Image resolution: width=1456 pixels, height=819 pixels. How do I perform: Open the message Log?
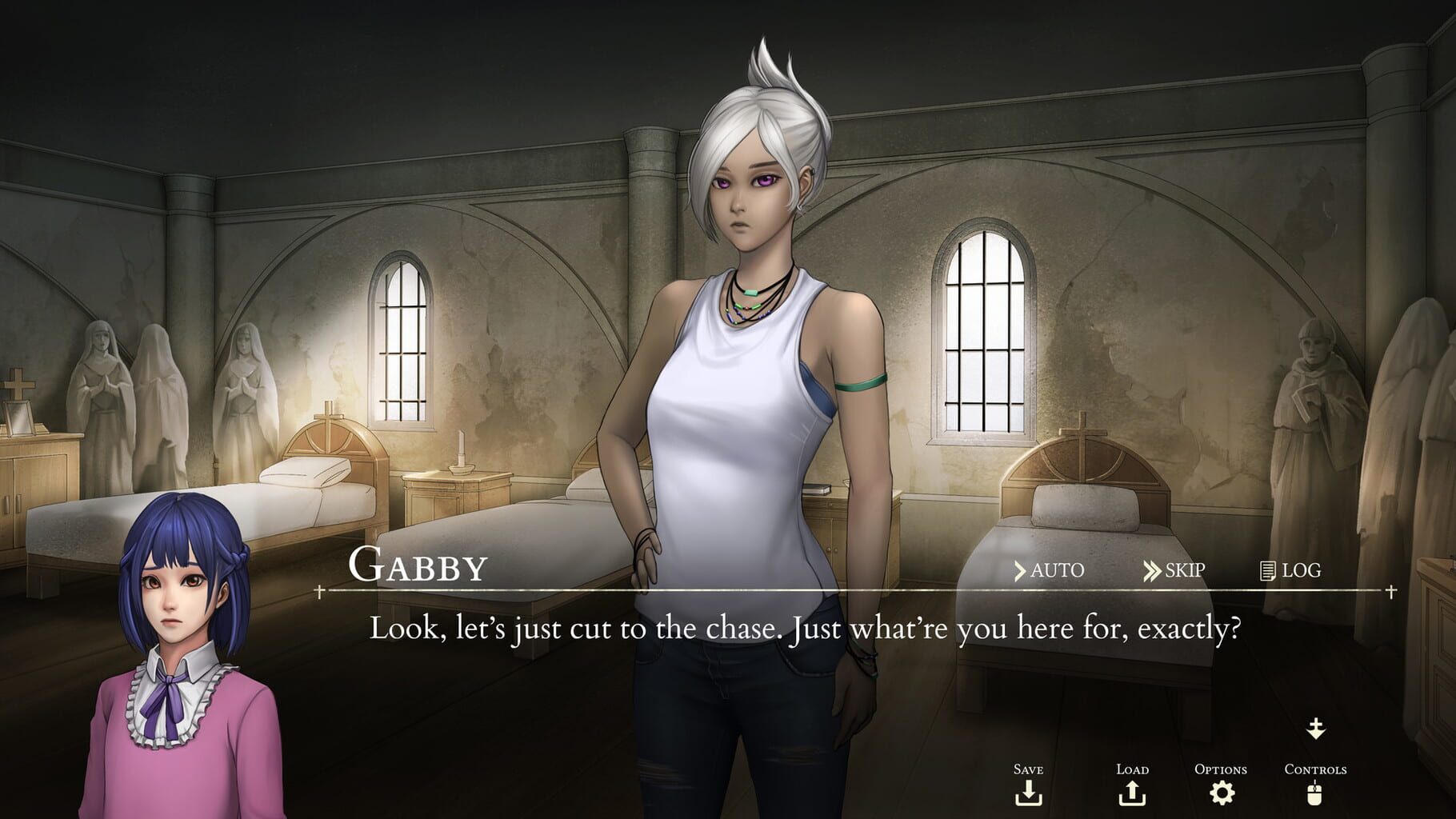(x=1286, y=570)
